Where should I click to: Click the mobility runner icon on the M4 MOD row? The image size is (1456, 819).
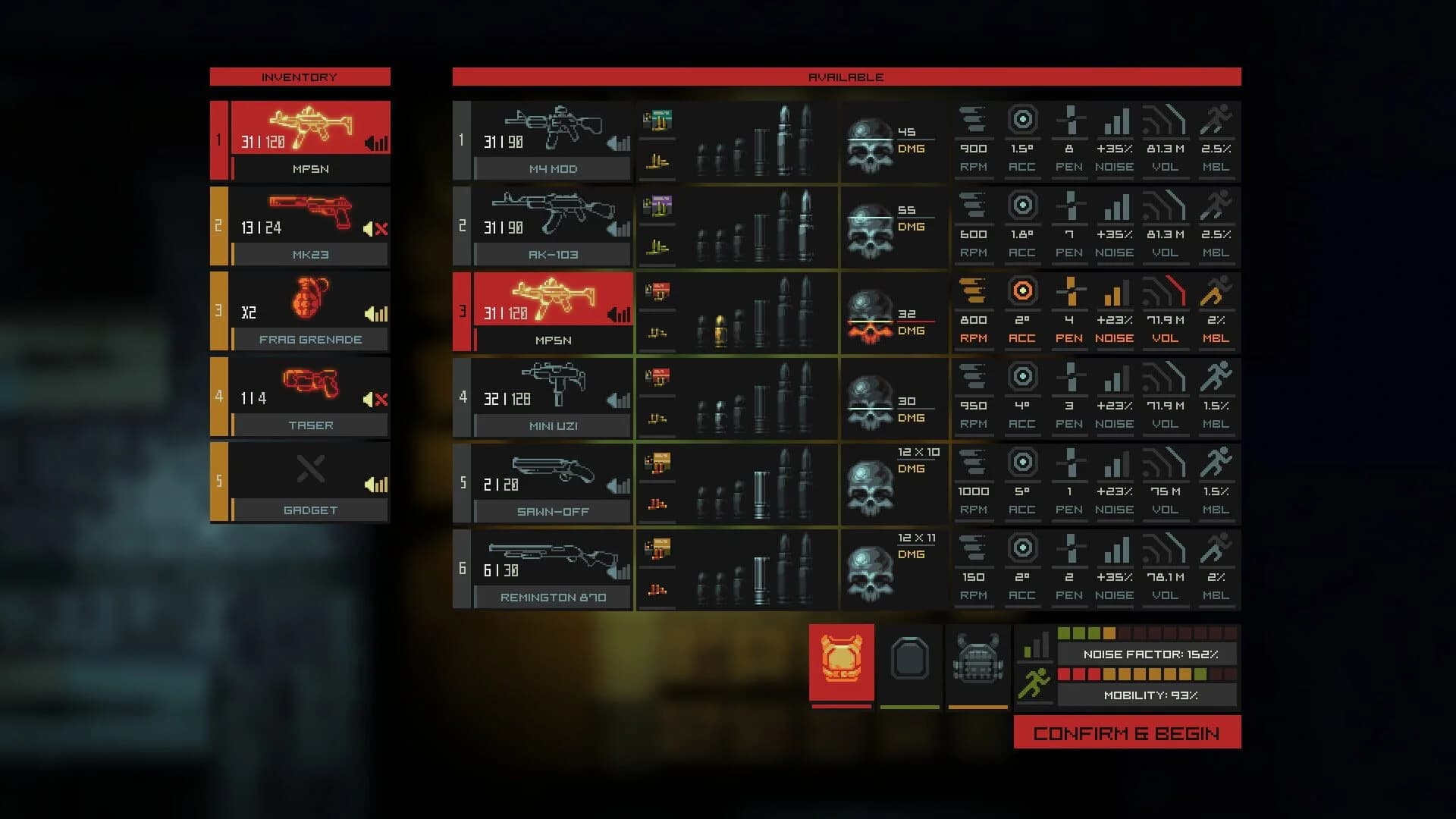click(x=1216, y=118)
